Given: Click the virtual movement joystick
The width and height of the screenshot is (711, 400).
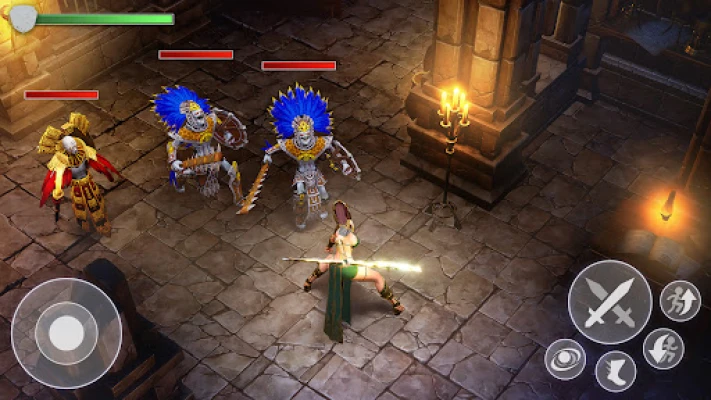Looking at the screenshot, I should (66, 333).
